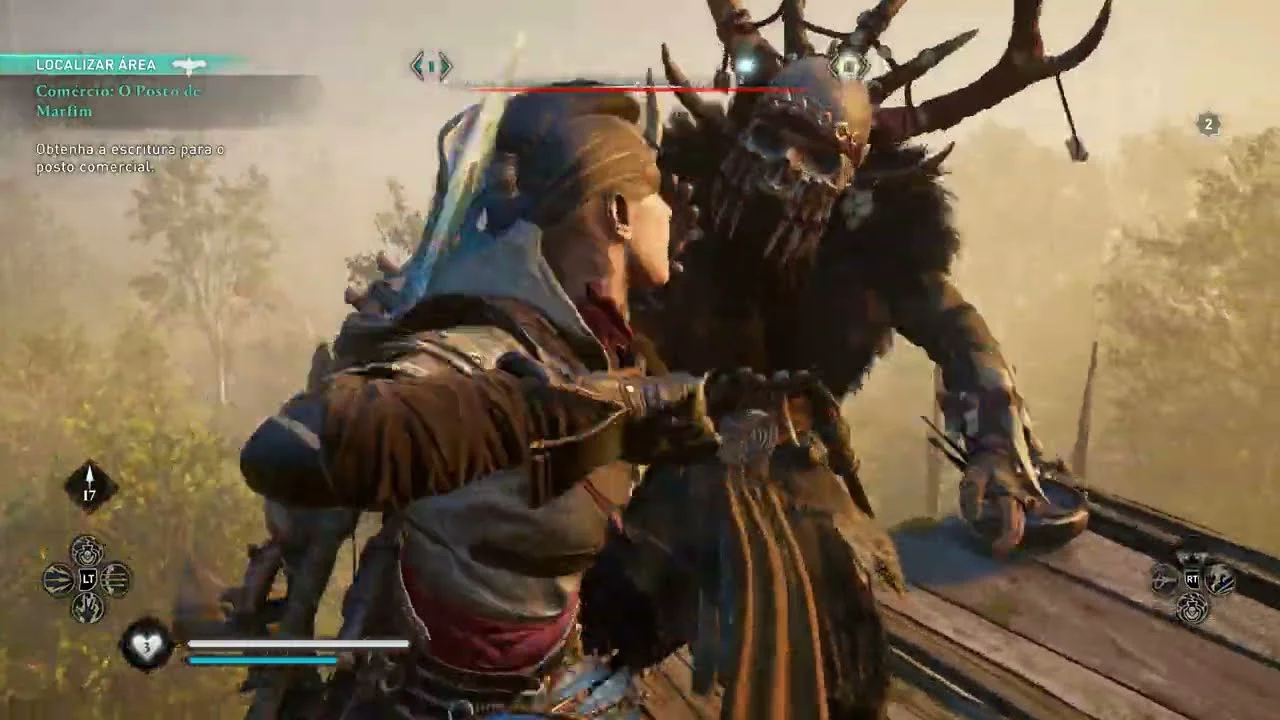The height and width of the screenshot is (720, 1280).
Task: Click the white raven icon
Action: [x=188, y=65]
